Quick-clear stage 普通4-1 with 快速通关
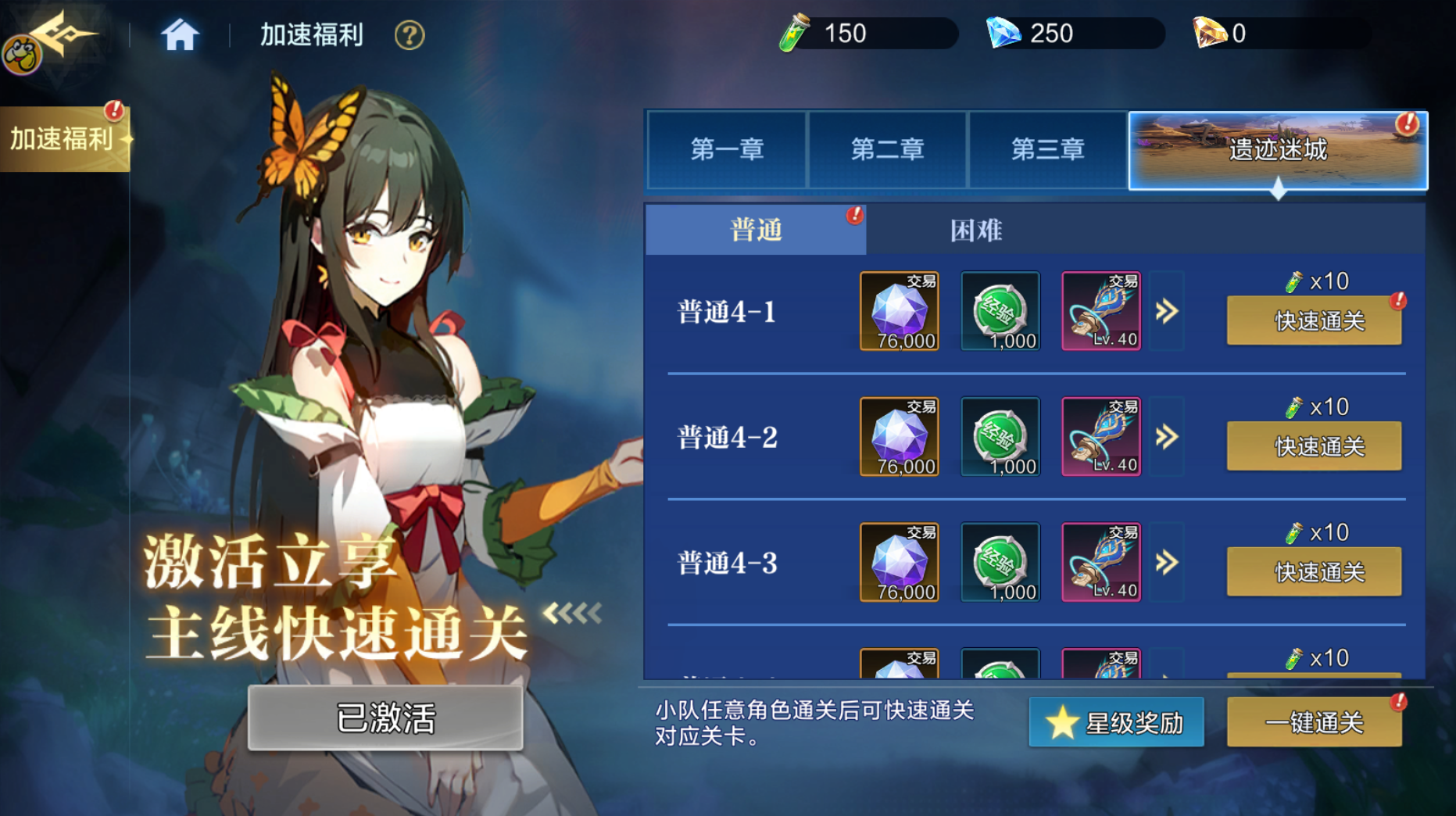The height and width of the screenshot is (816, 1456). [x=1314, y=320]
